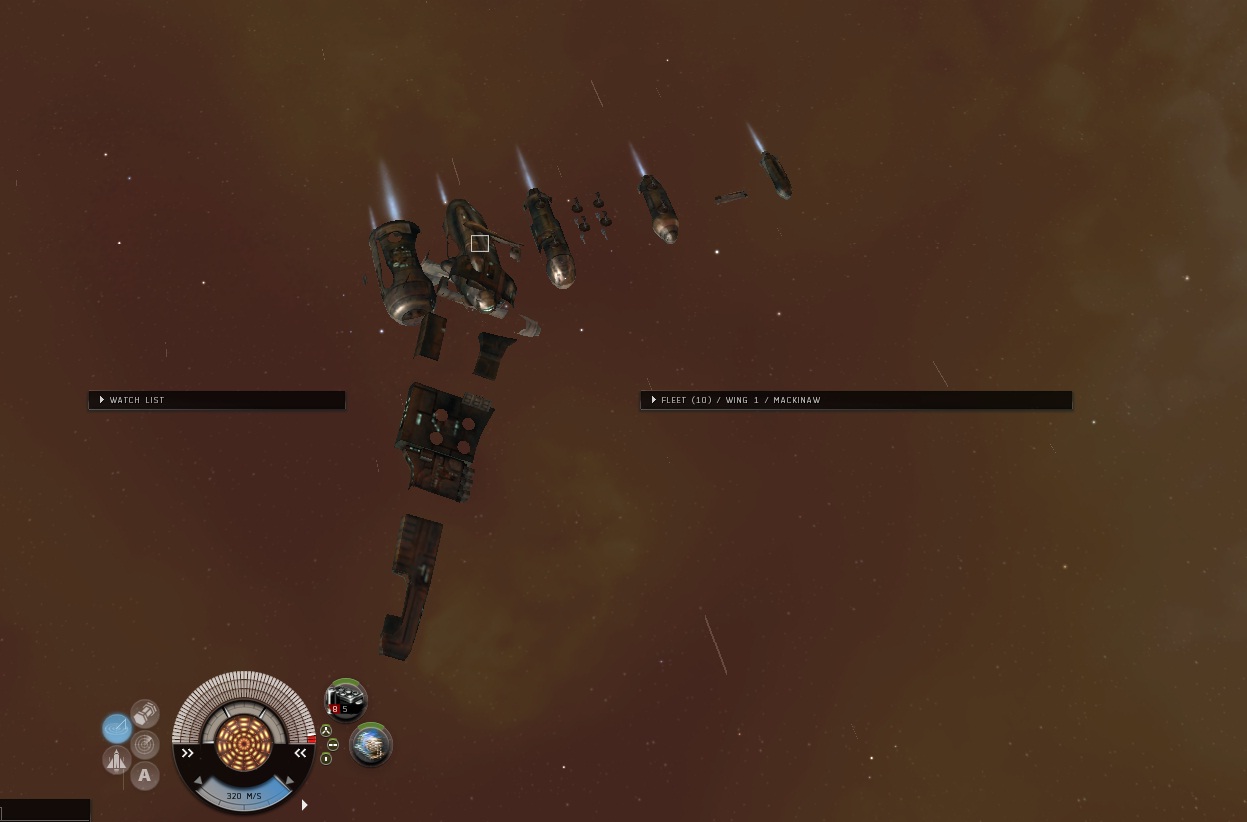This screenshot has width=1247, height=822.
Task: Expand the Fleet / Wing 1 / Mackinaw panel
Action: tap(654, 400)
